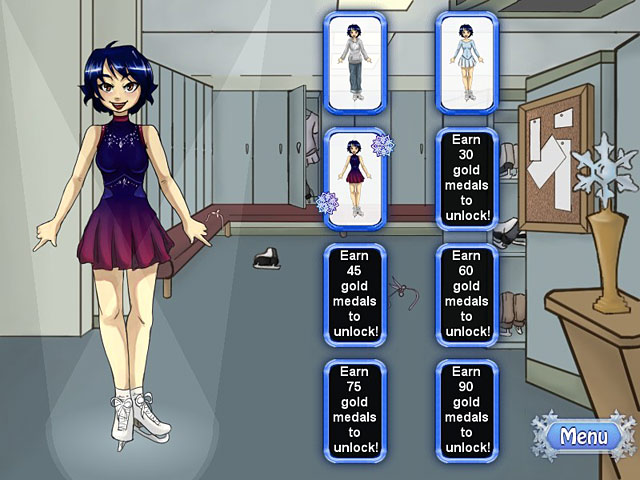Select the gray sweater and jeans outfit
The width and height of the screenshot is (640, 480).
click(x=355, y=62)
